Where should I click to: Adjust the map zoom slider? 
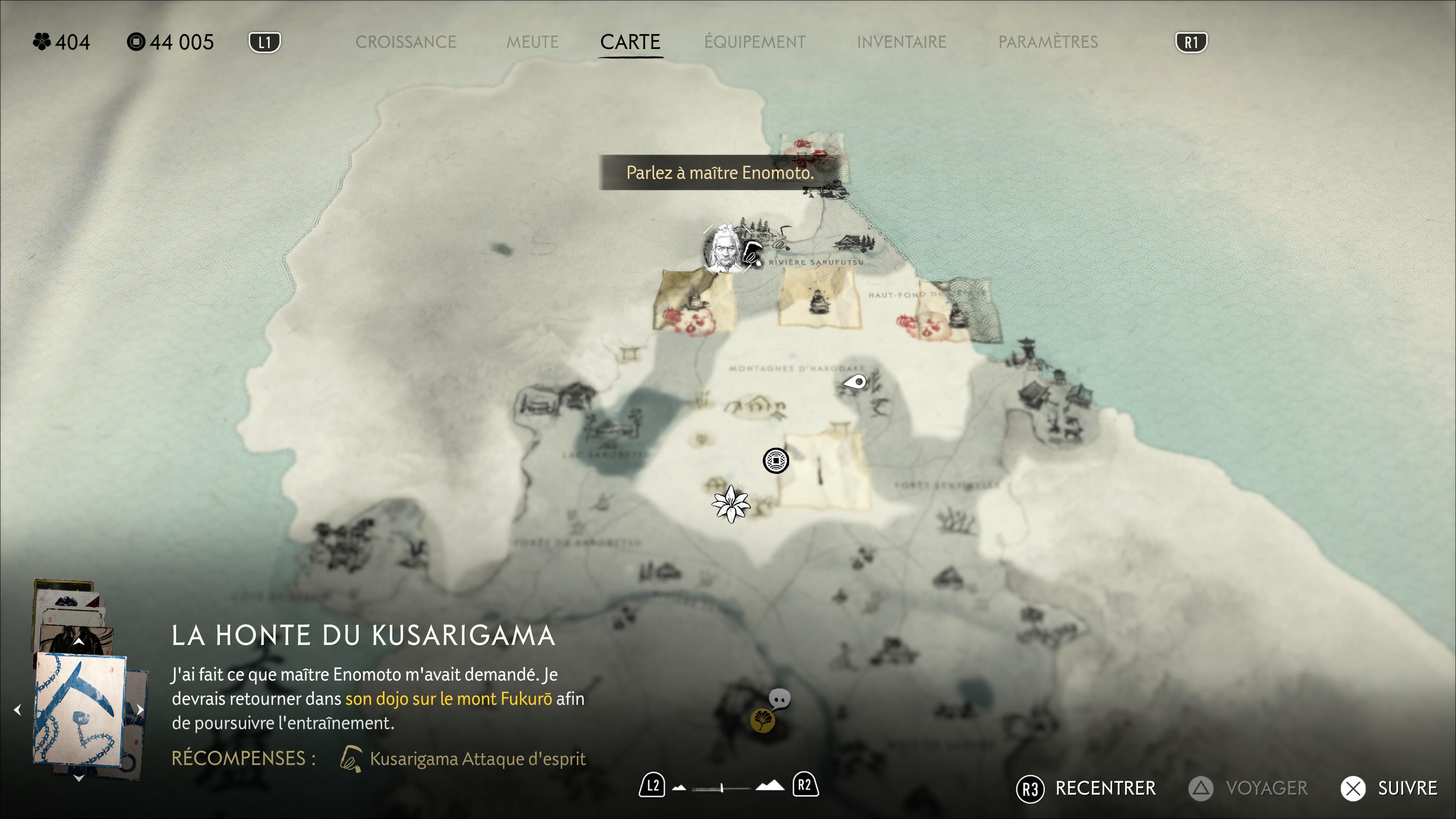[x=722, y=788]
